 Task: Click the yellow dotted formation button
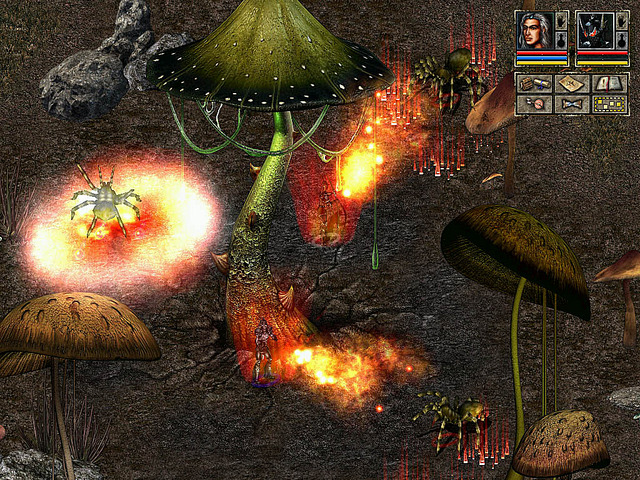click(609, 104)
